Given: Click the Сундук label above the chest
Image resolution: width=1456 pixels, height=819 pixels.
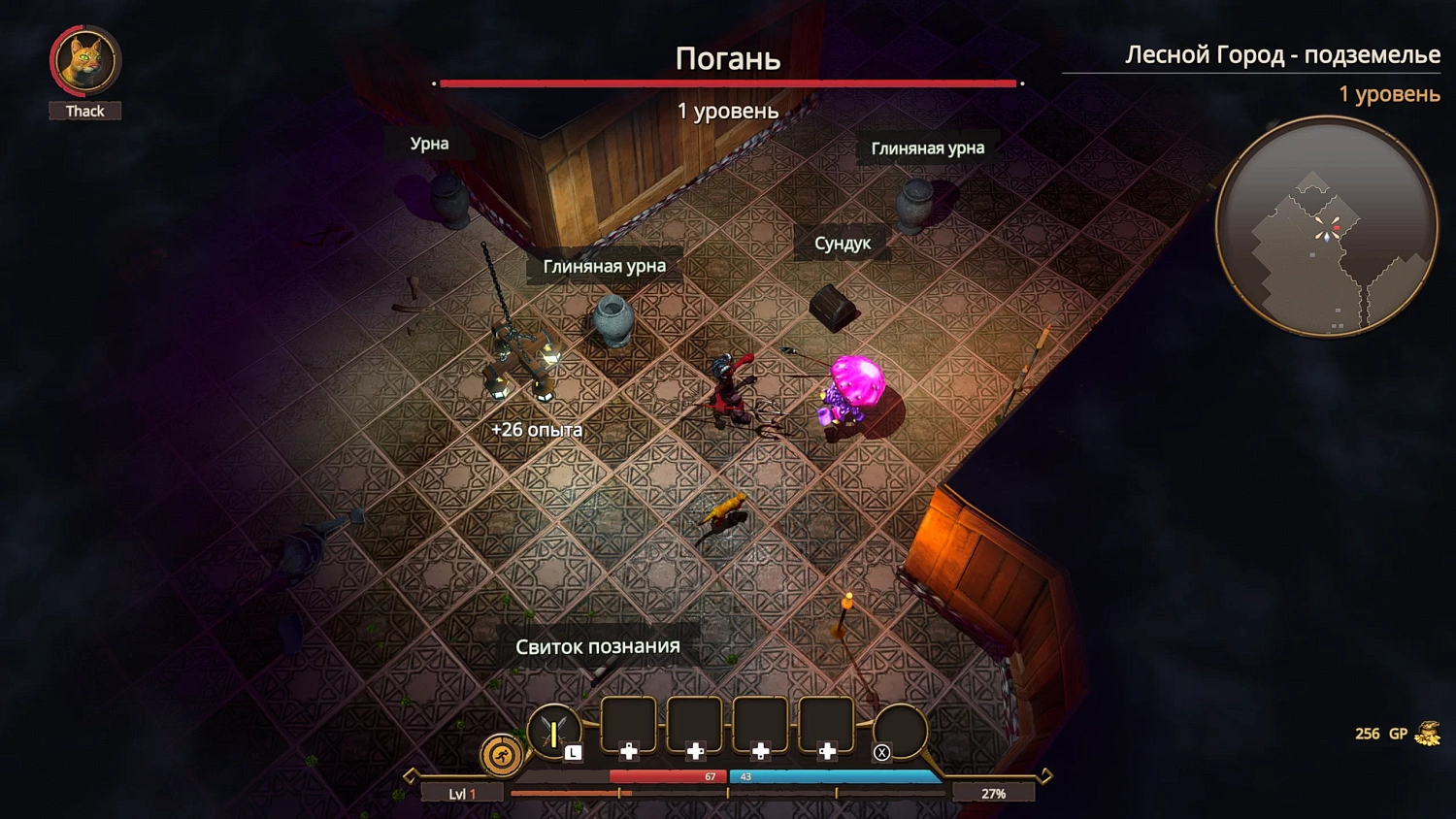Looking at the screenshot, I should coord(843,243).
